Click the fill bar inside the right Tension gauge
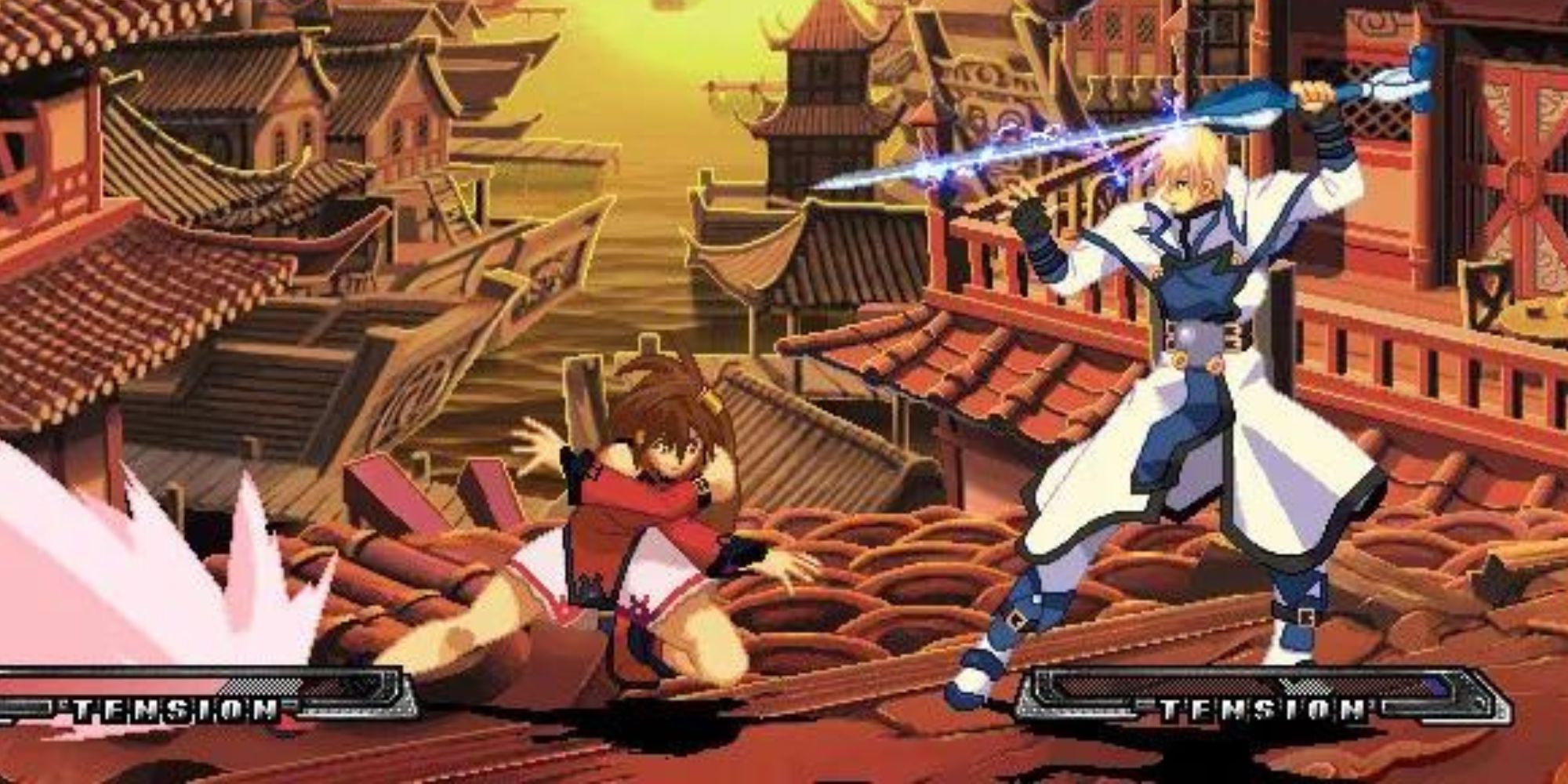This screenshot has height=784, width=1568. coord(1436,686)
